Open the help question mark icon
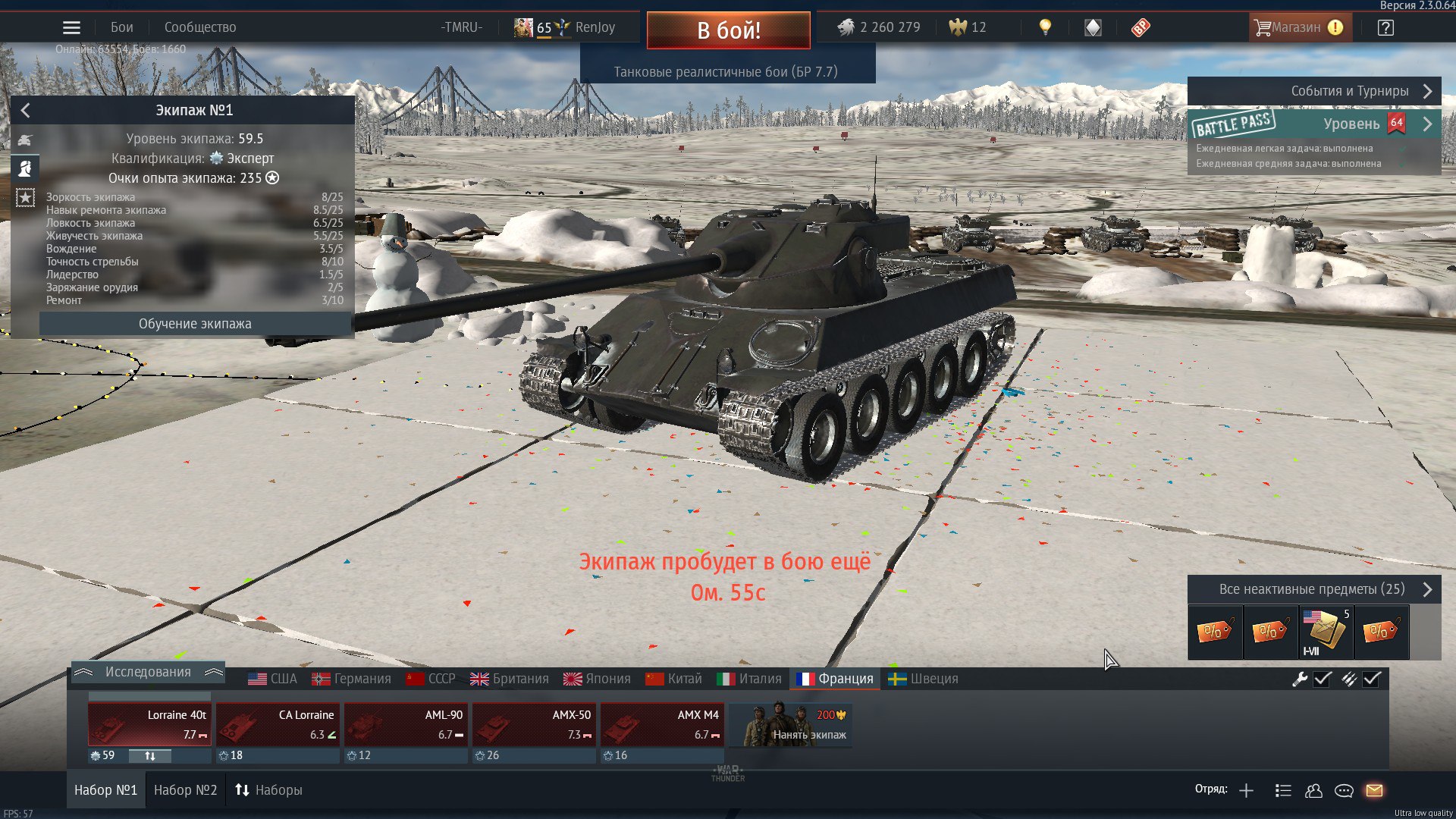 tap(1385, 28)
